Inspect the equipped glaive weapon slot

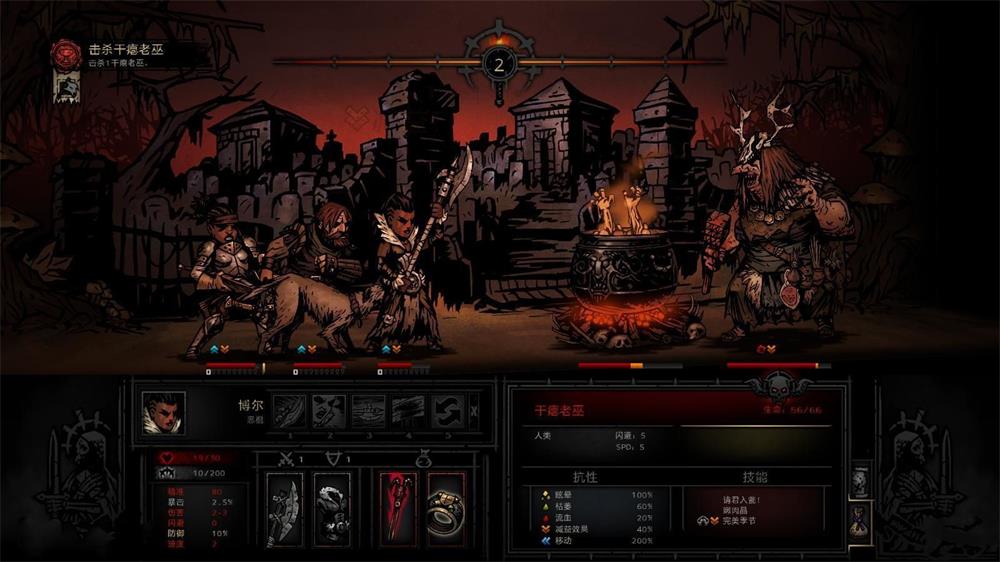point(285,508)
